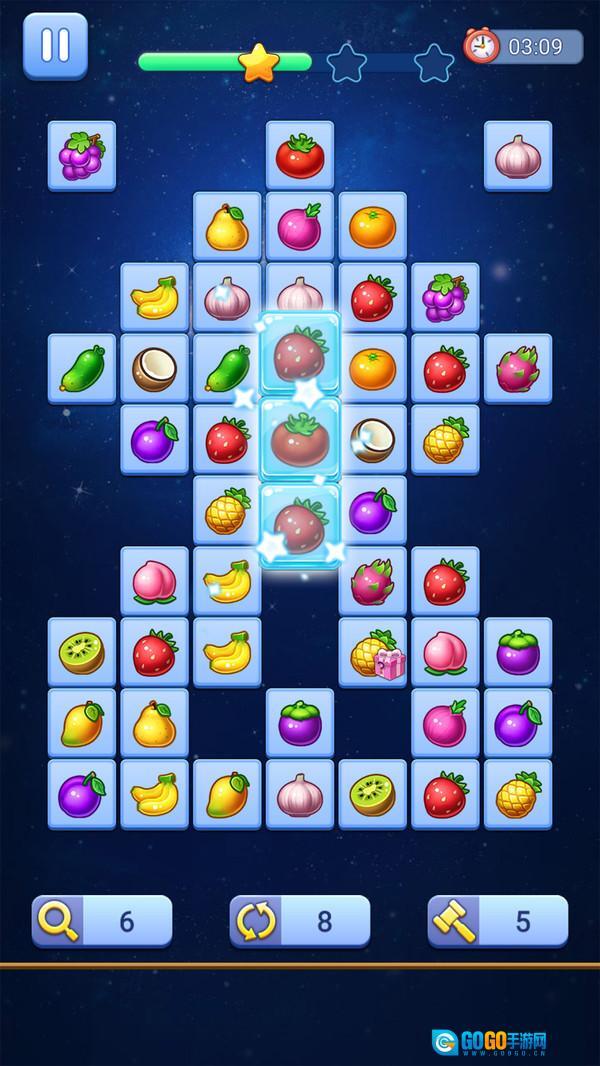Image resolution: width=600 pixels, height=1066 pixels.
Task: Choose the pineapple tile with gift box
Action: click(x=373, y=652)
